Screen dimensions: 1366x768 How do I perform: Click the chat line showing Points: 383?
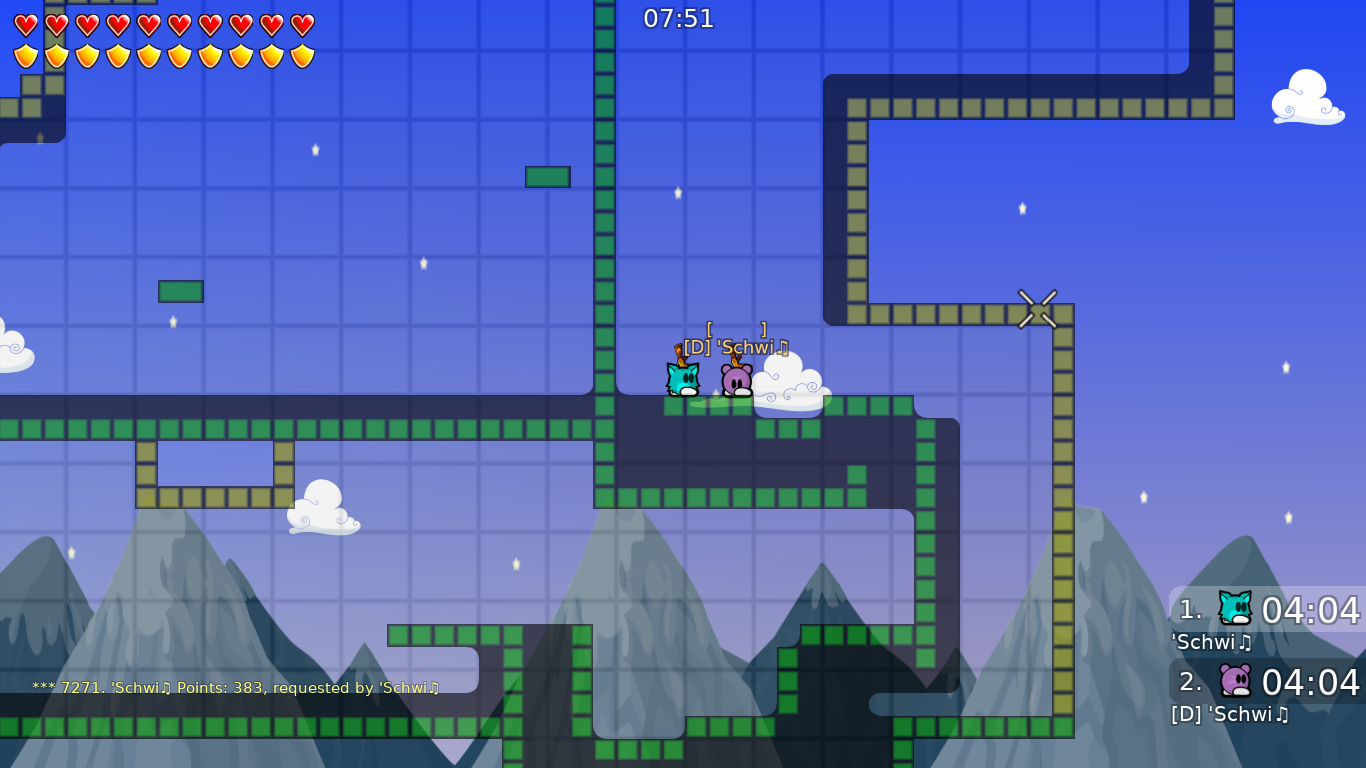tap(237, 688)
